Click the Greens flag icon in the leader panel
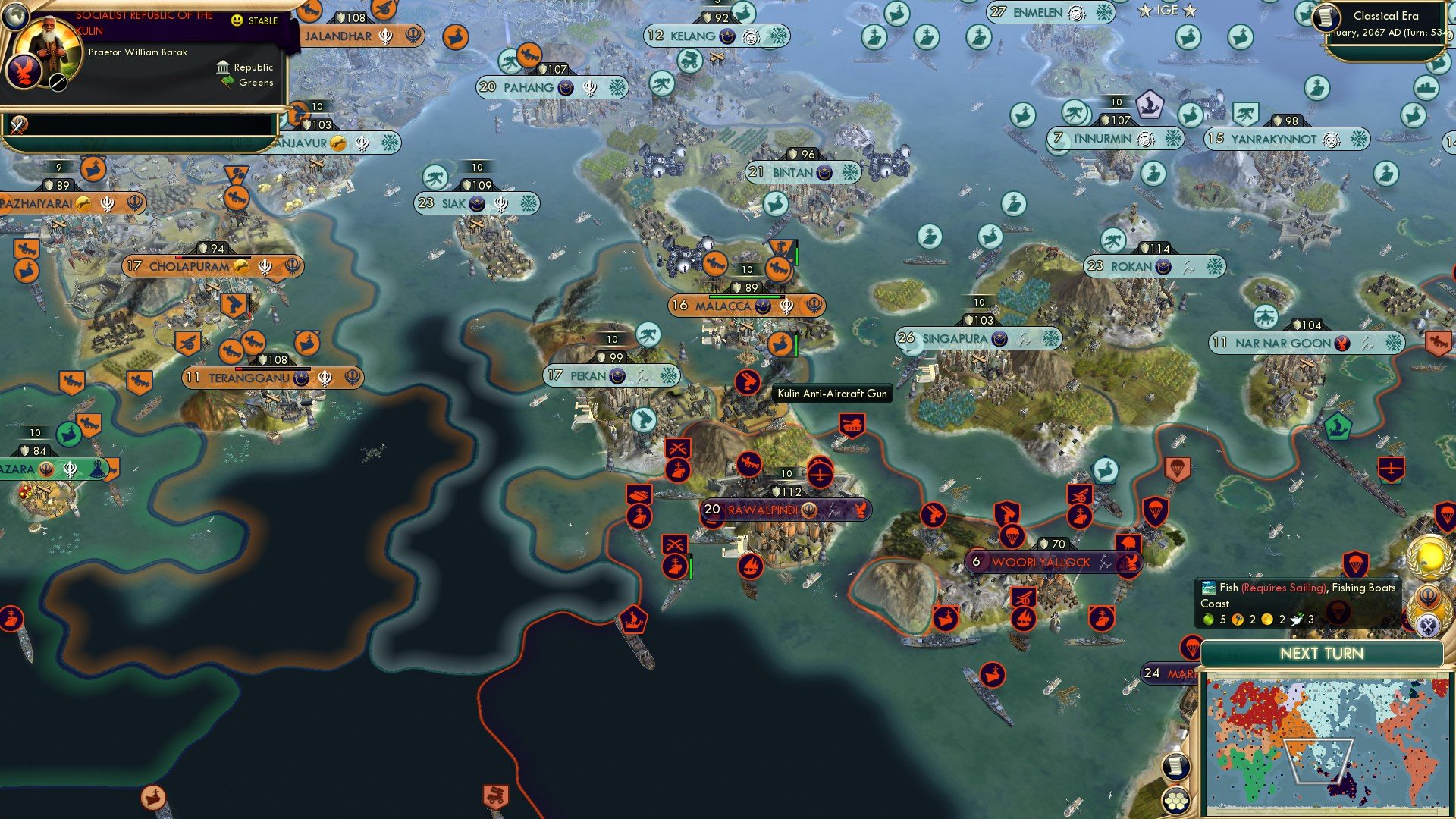 (225, 81)
